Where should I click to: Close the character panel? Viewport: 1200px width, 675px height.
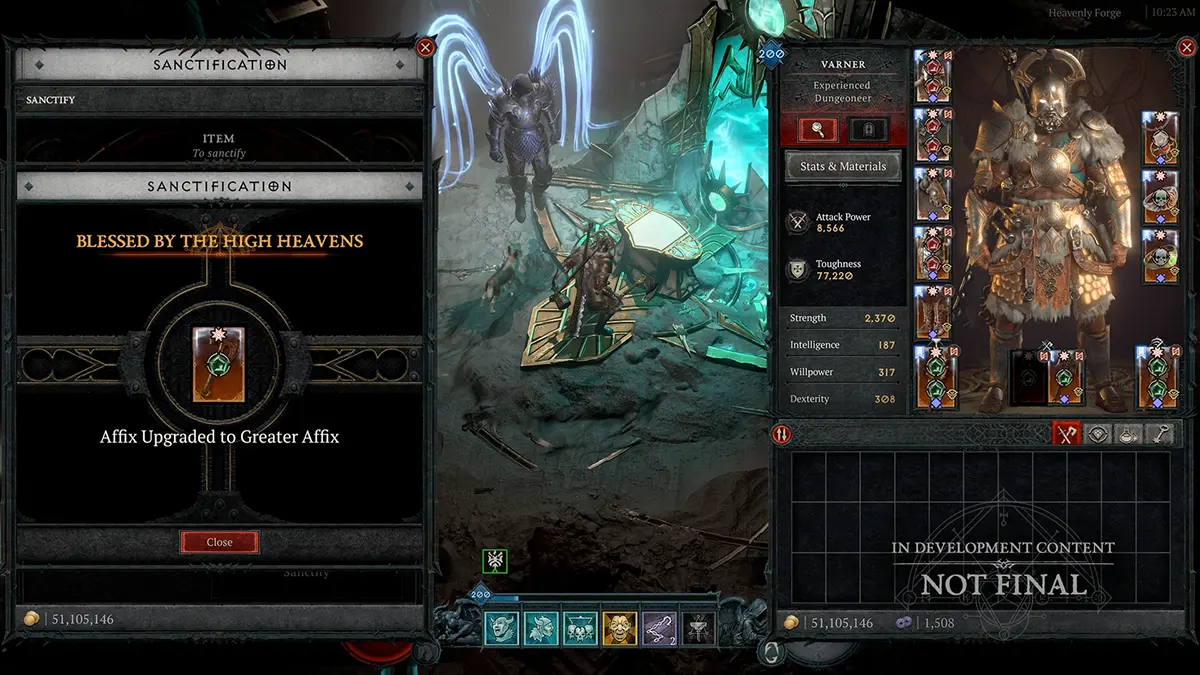tap(1181, 47)
